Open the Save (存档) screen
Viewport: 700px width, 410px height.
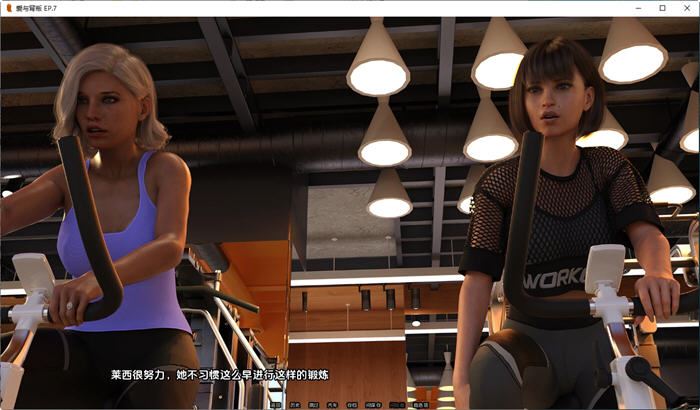(351, 405)
